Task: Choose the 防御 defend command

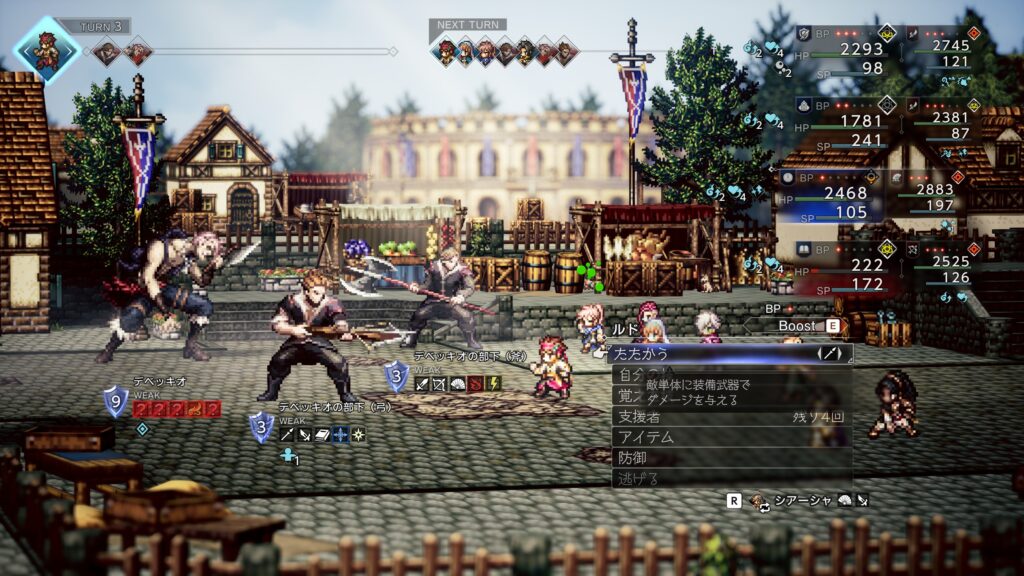Action: click(700, 458)
